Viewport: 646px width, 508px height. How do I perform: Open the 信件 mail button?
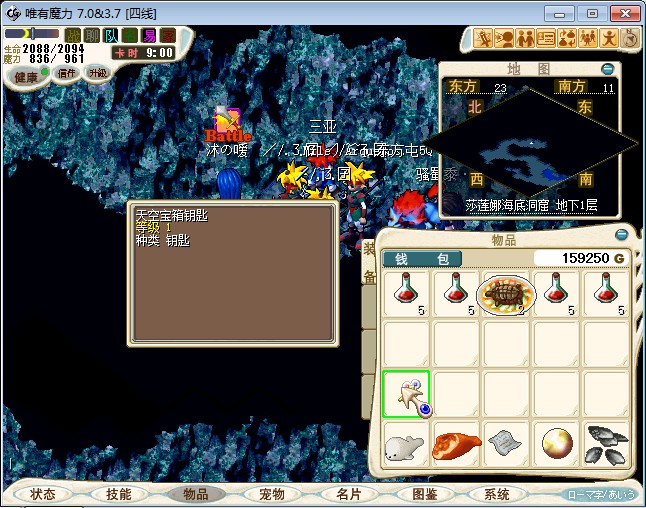(x=66, y=73)
